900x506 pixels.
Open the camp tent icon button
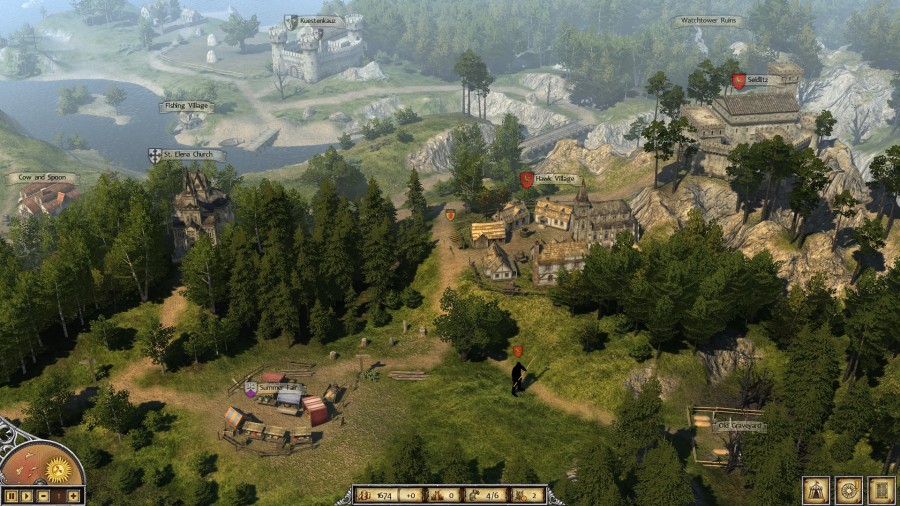tap(815, 490)
